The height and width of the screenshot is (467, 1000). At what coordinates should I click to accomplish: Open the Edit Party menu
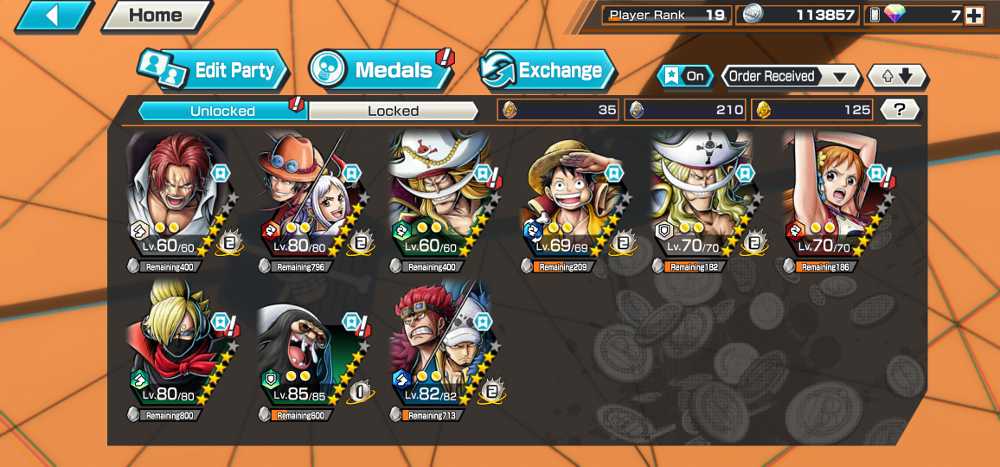(213, 70)
